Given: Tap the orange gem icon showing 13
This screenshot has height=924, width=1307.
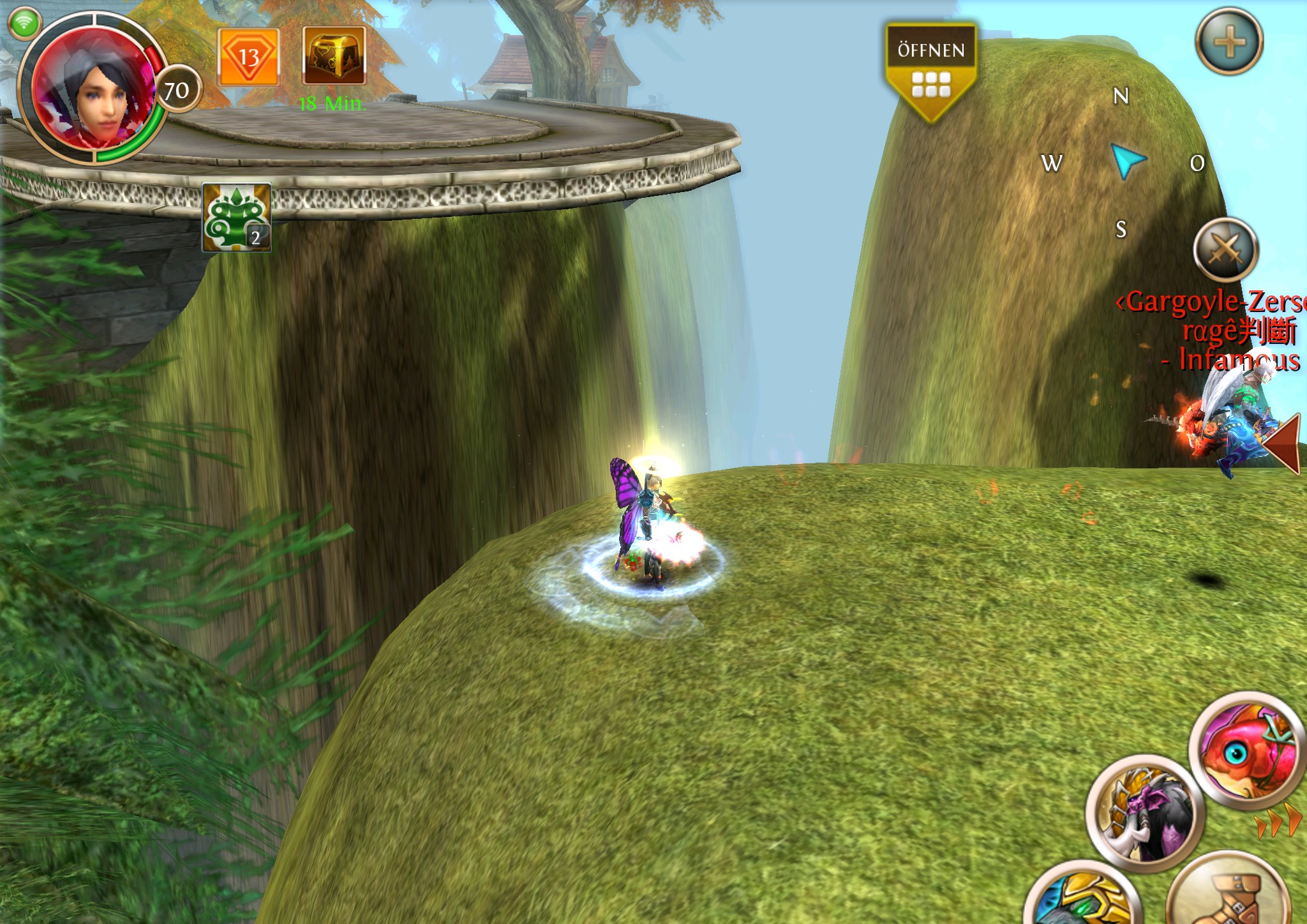Looking at the screenshot, I should point(248,57).
